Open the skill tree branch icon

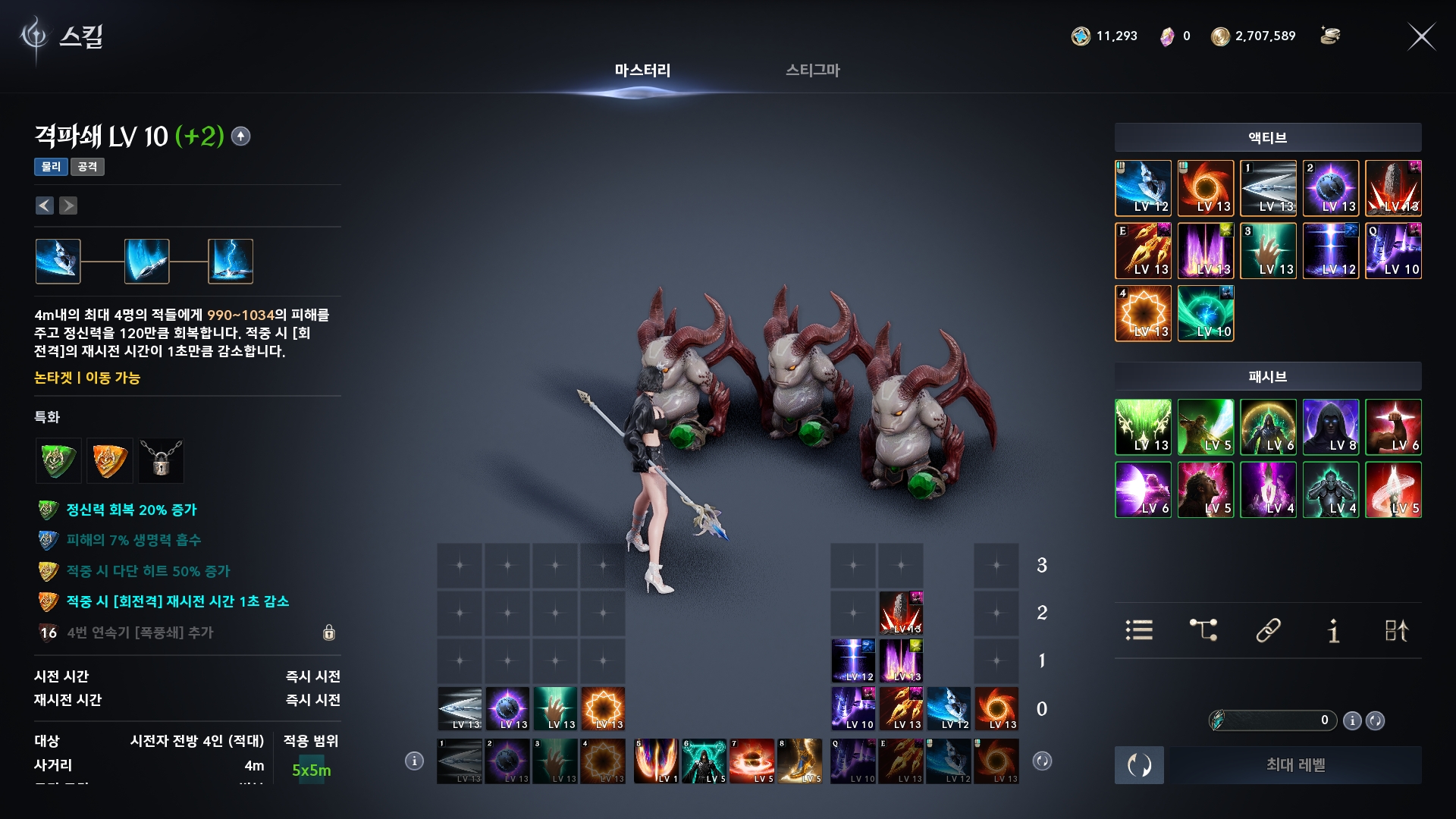(1203, 630)
